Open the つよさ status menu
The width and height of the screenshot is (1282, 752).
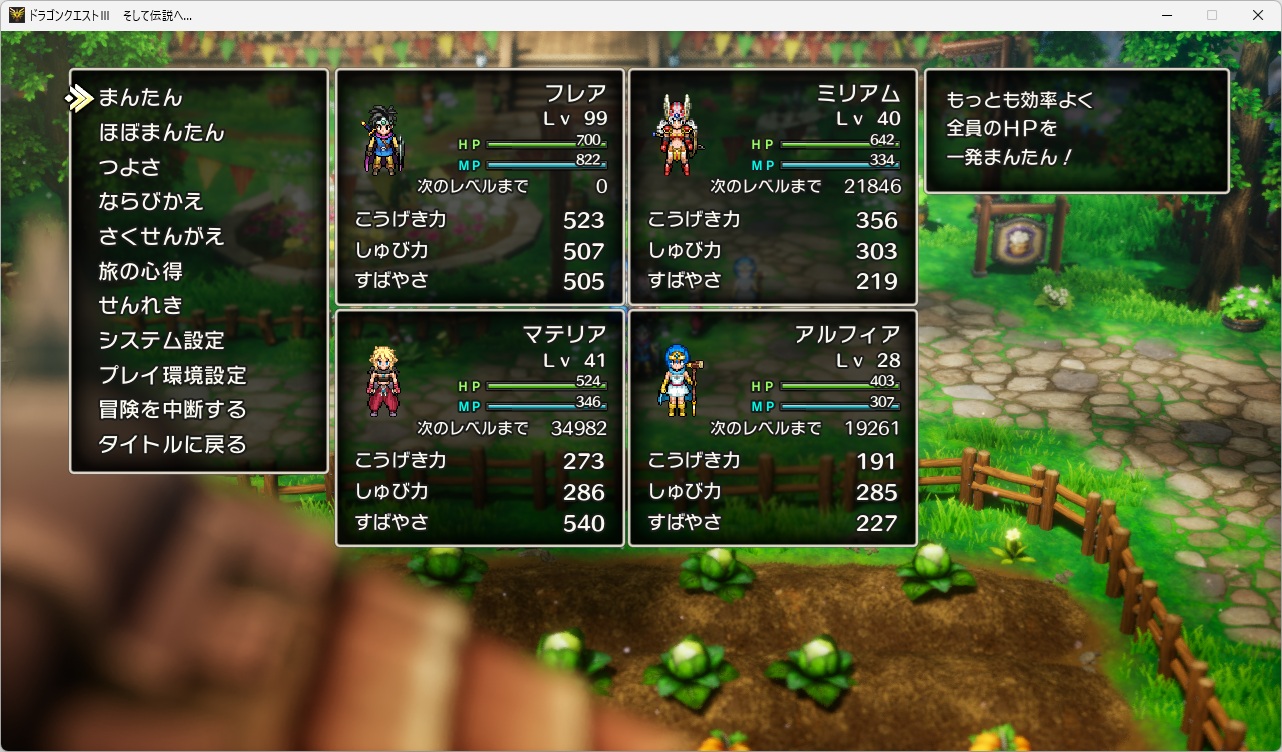(x=130, y=167)
